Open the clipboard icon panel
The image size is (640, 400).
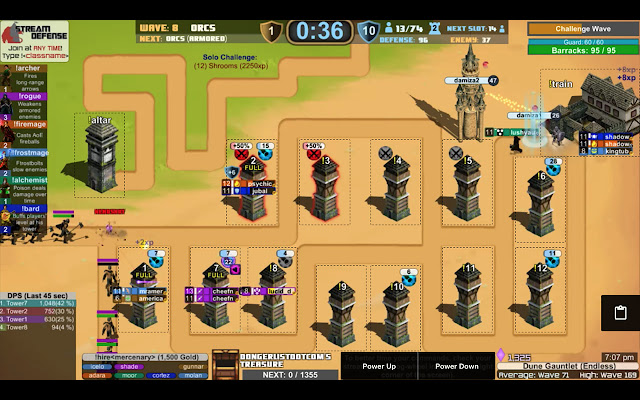point(620,313)
